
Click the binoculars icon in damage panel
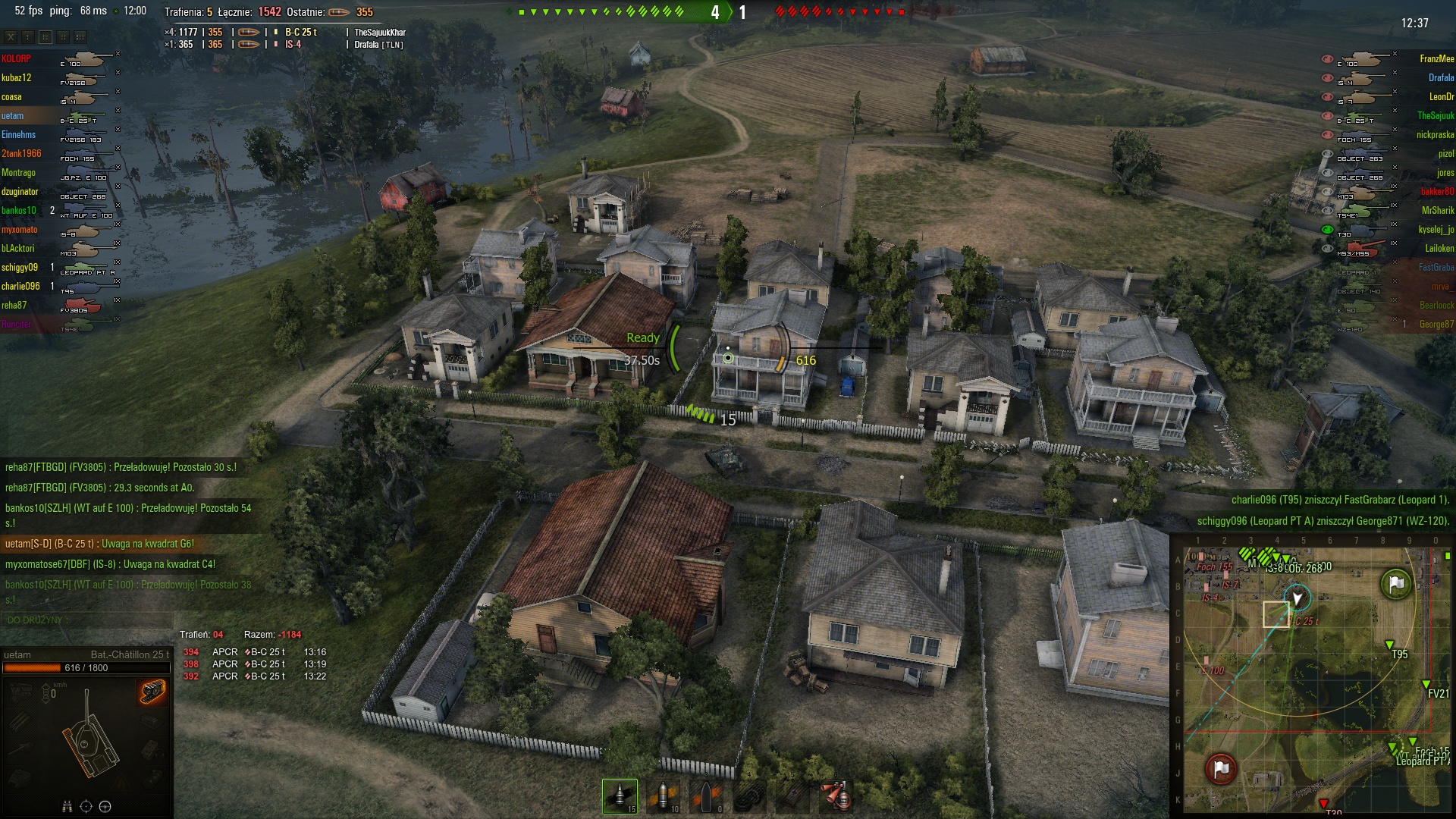[67, 806]
